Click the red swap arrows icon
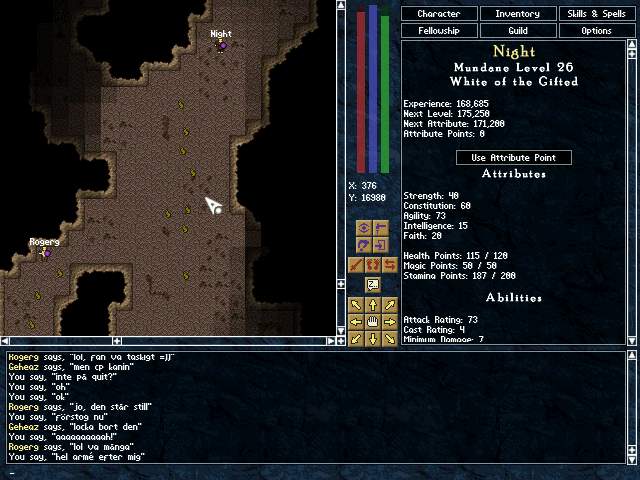Image resolution: width=640 pixels, height=480 pixels. click(389, 265)
